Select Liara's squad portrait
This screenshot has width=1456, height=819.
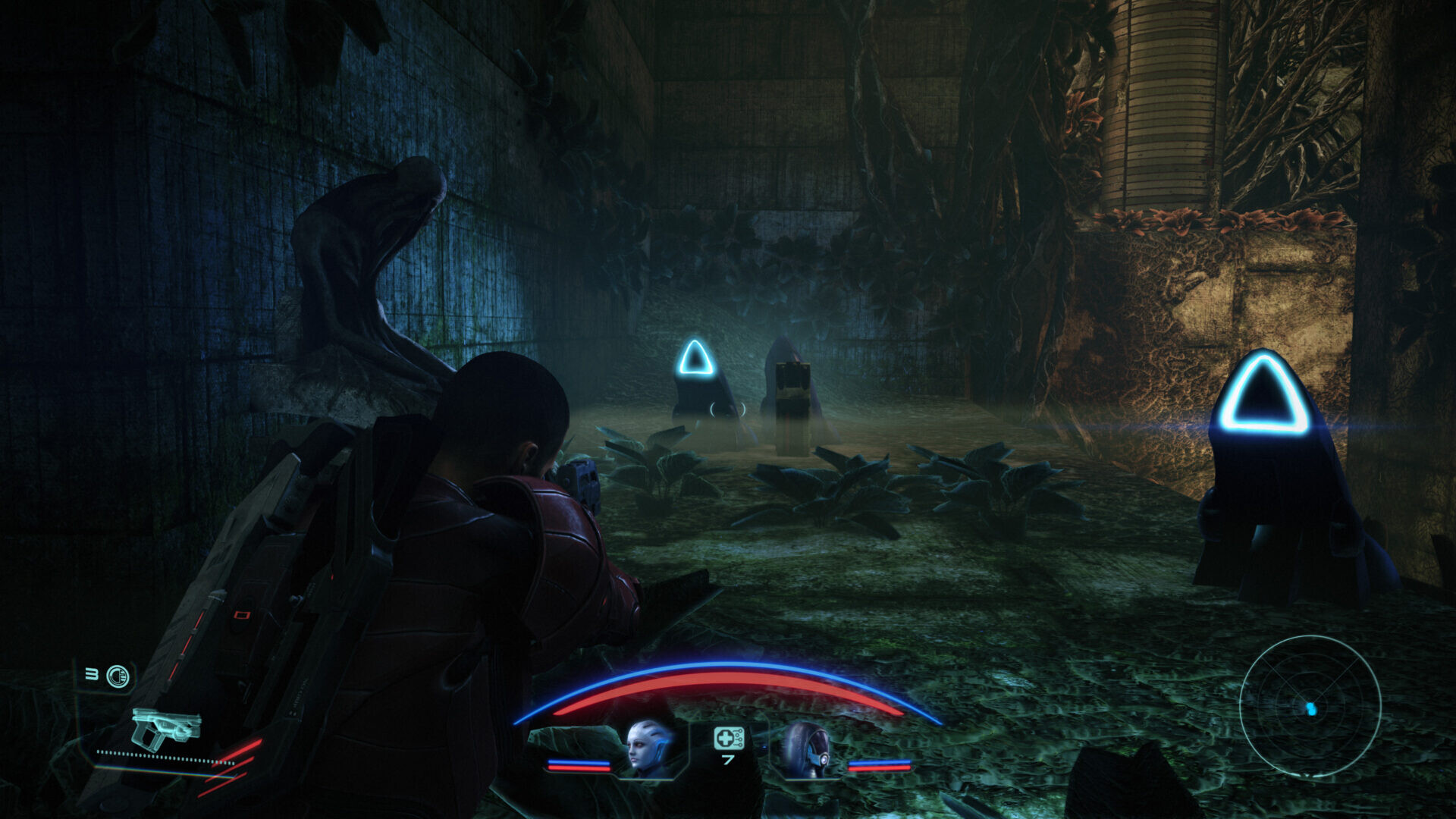click(x=650, y=749)
